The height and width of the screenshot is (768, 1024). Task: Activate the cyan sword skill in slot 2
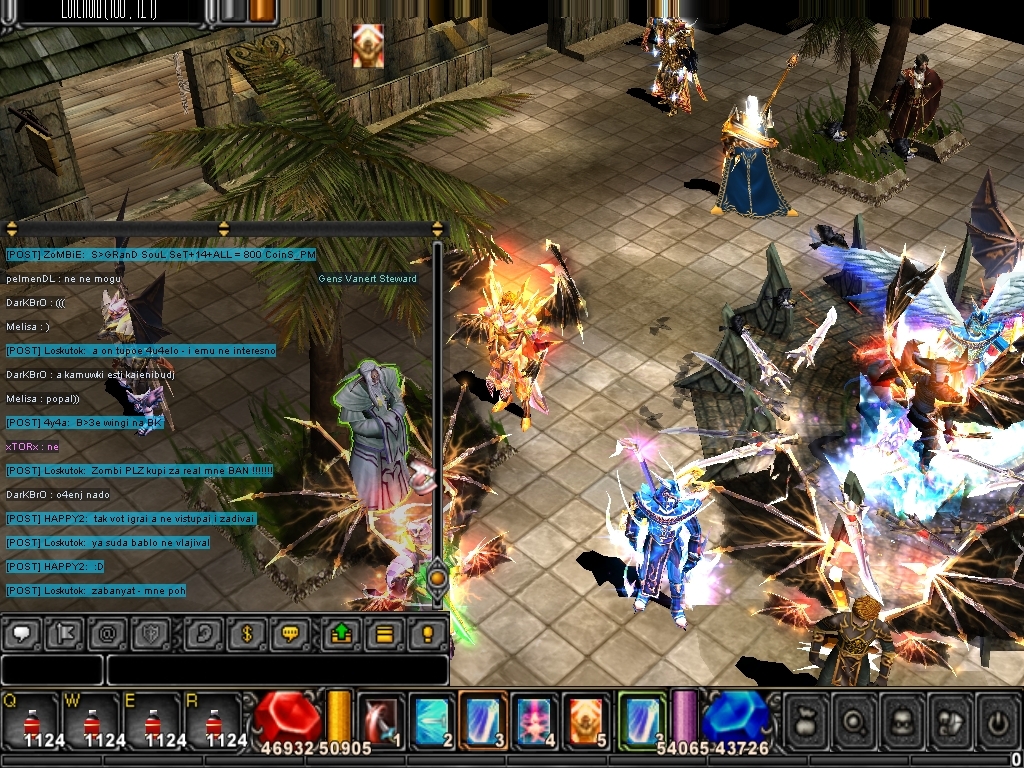click(x=432, y=720)
